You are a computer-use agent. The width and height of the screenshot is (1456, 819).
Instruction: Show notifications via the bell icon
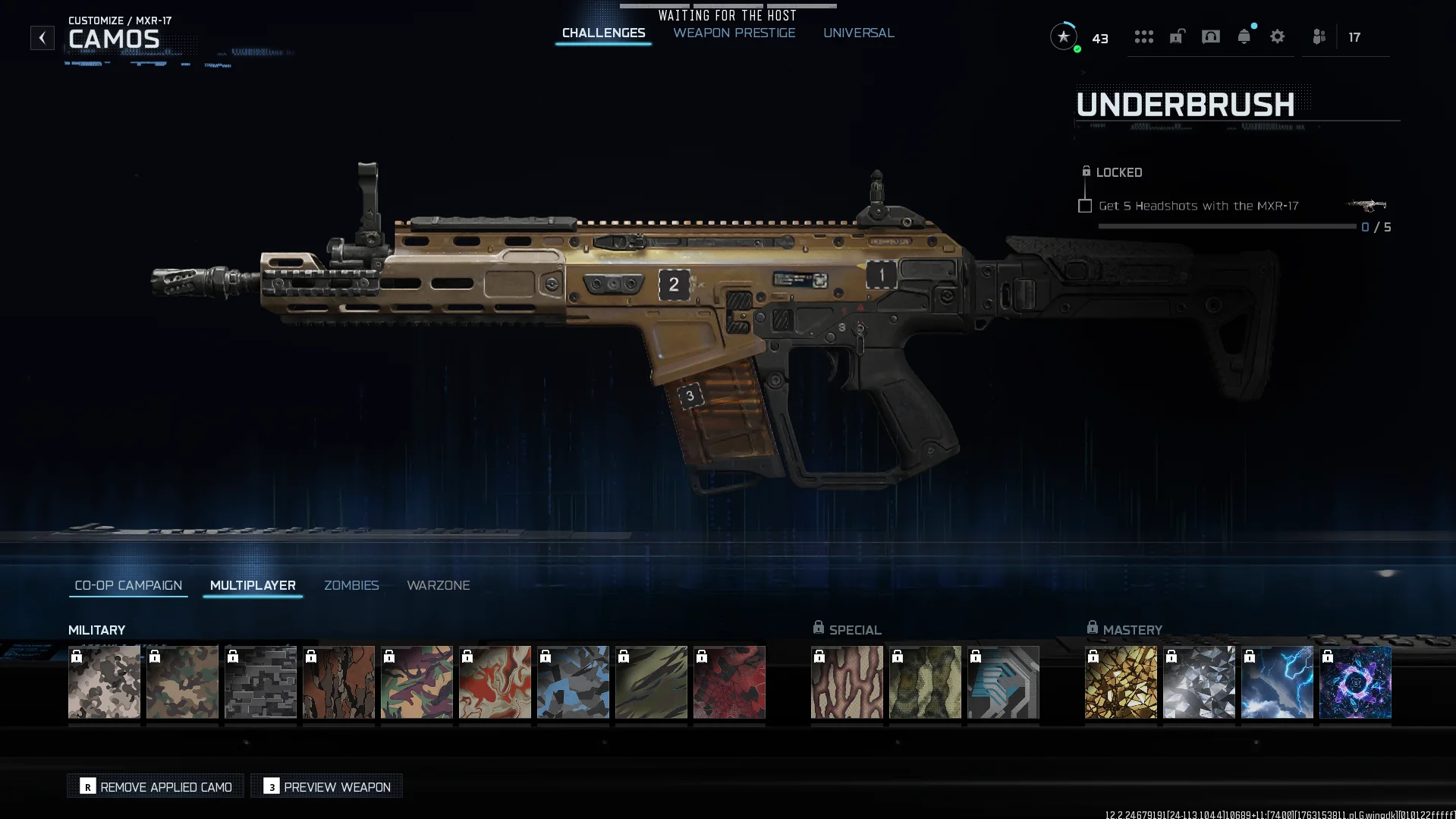point(1244,37)
